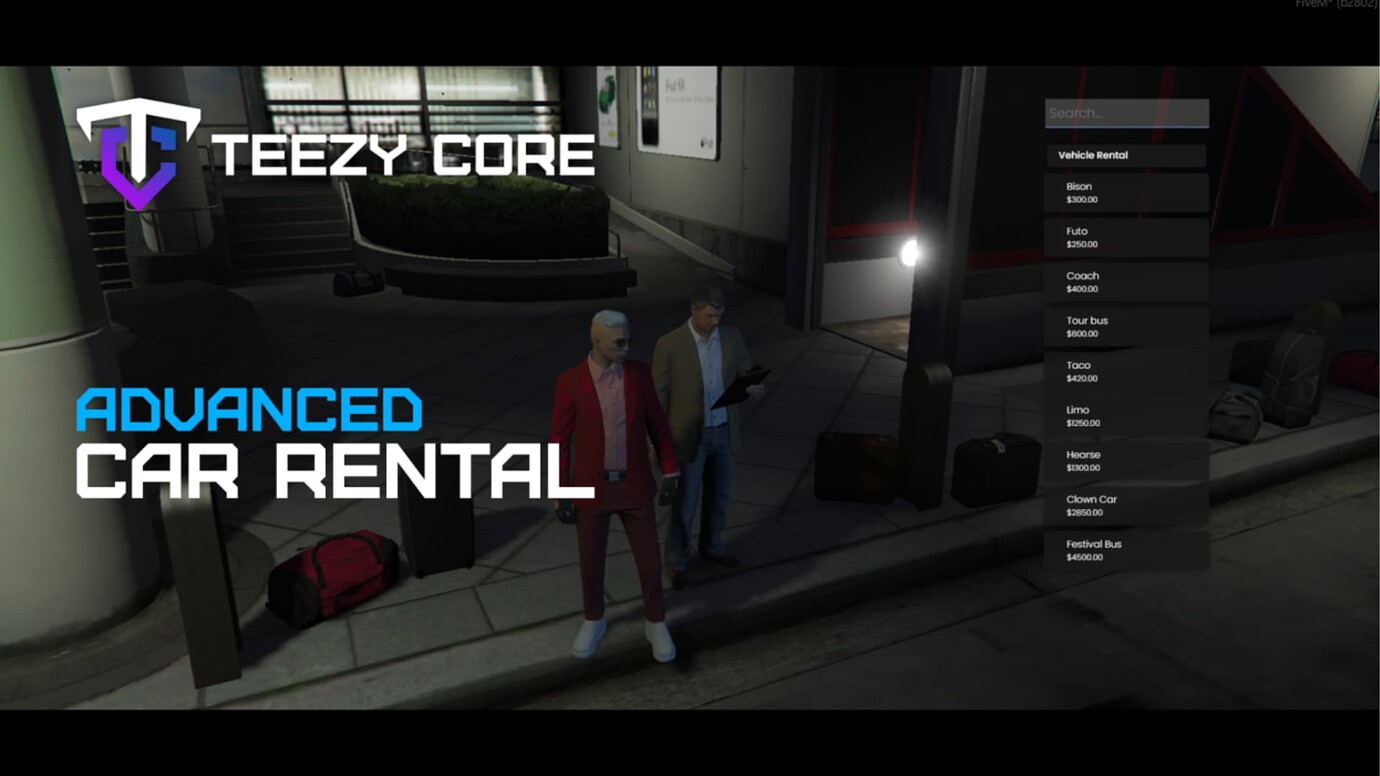Rent the Festival Bus for $4500.00
This screenshot has width=1380, height=776.
1127,550
